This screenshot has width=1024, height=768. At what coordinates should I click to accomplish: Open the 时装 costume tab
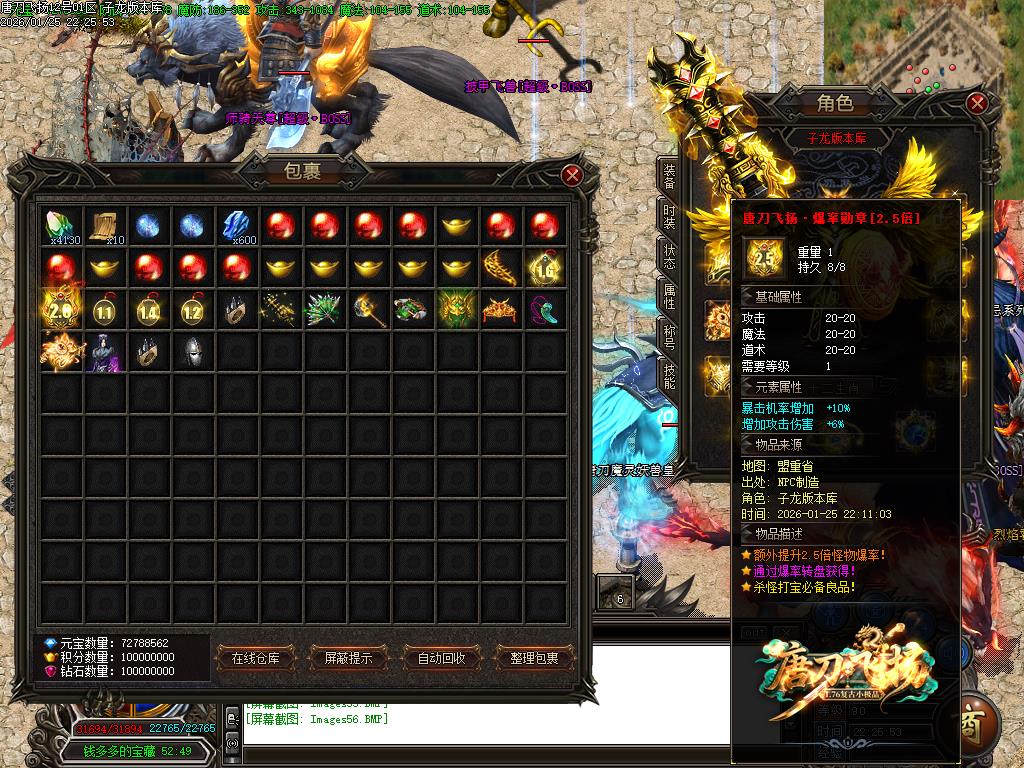click(669, 216)
